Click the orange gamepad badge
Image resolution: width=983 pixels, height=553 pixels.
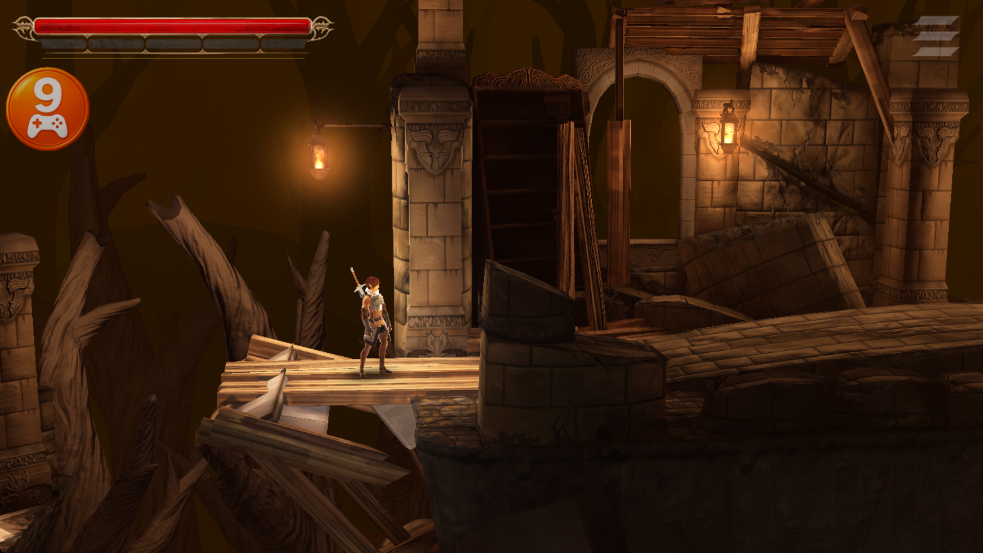click(47, 109)
